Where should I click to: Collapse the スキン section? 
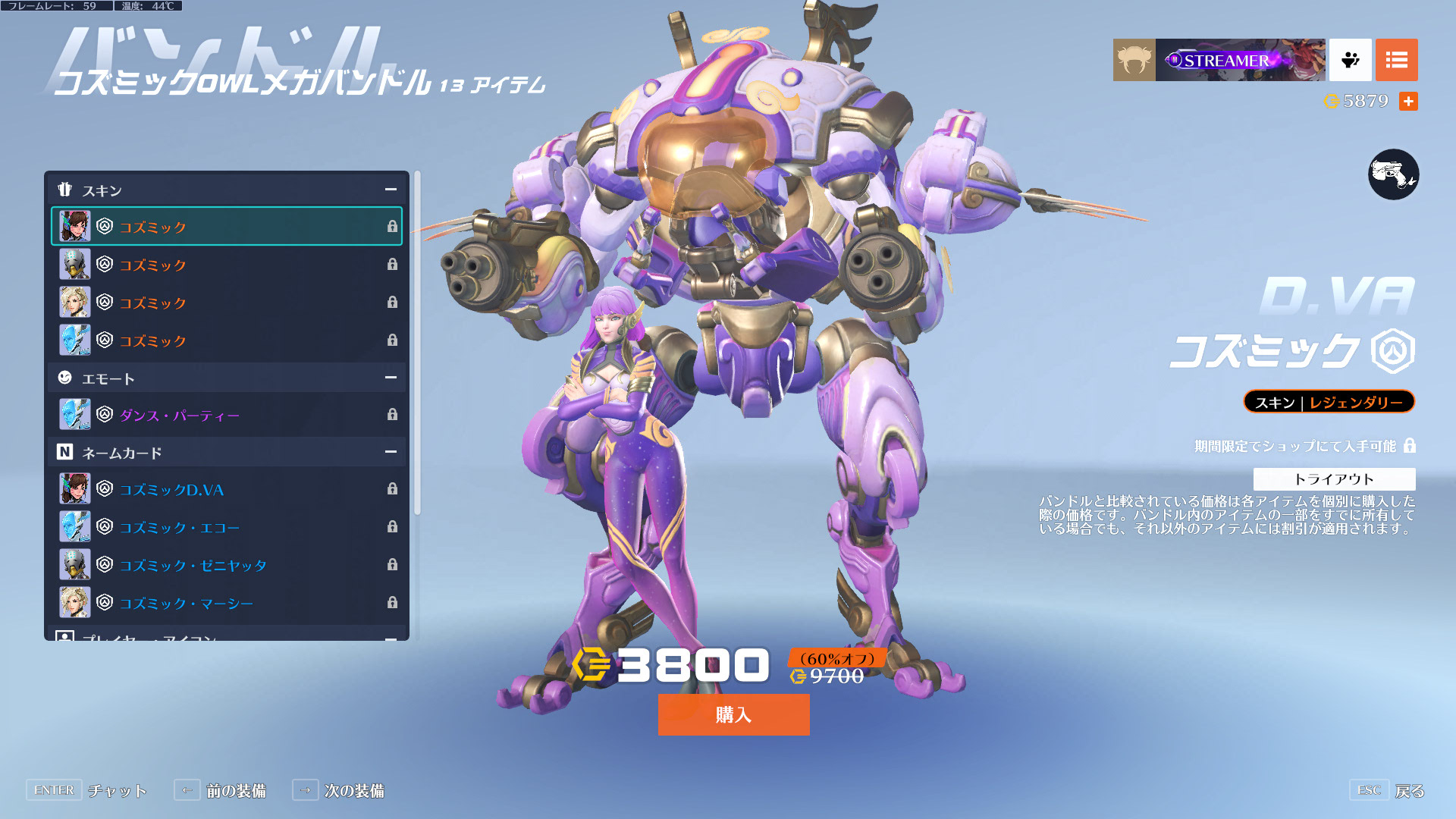pos(391,190)
